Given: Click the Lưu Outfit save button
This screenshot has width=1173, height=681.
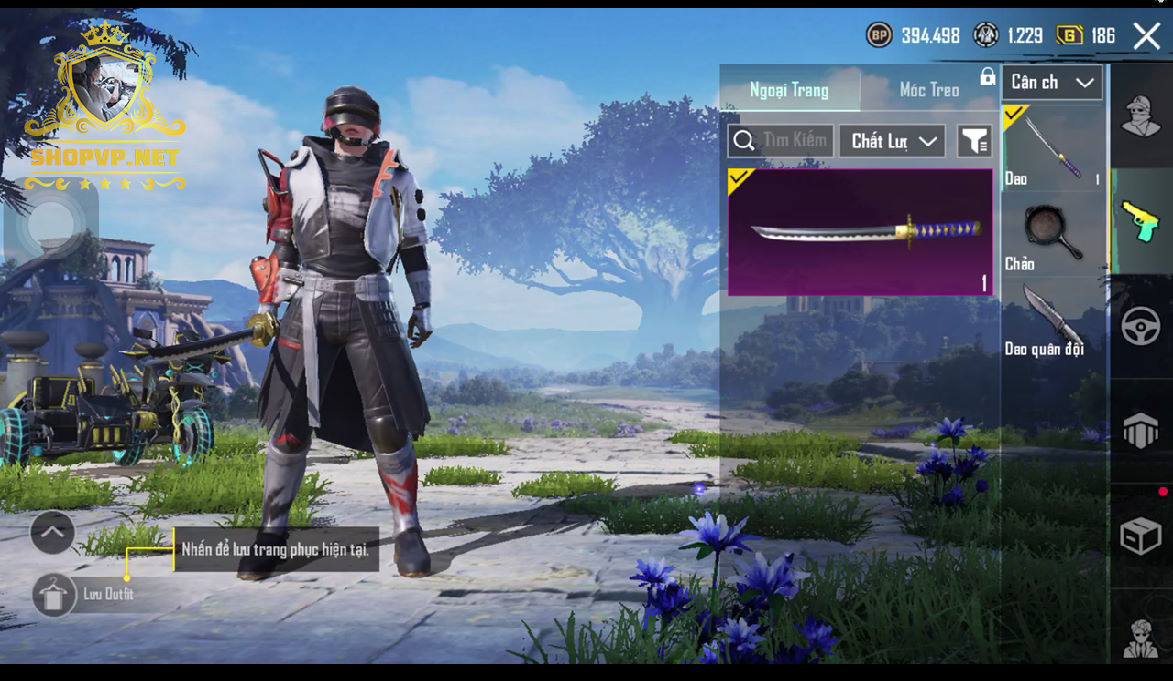Looking at the screenshot, I should pyautogui.click(x=54, y=595).
